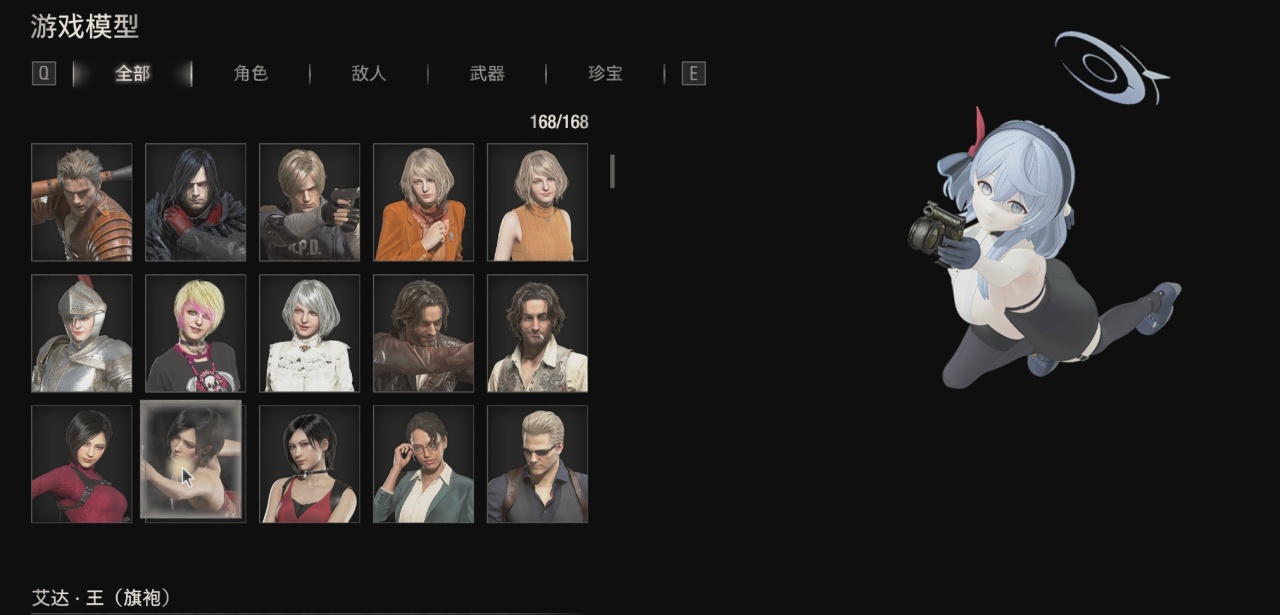Choose the woman adjusting her glasses
This screenshot has width=1280, height=615.
coord(424,464)
